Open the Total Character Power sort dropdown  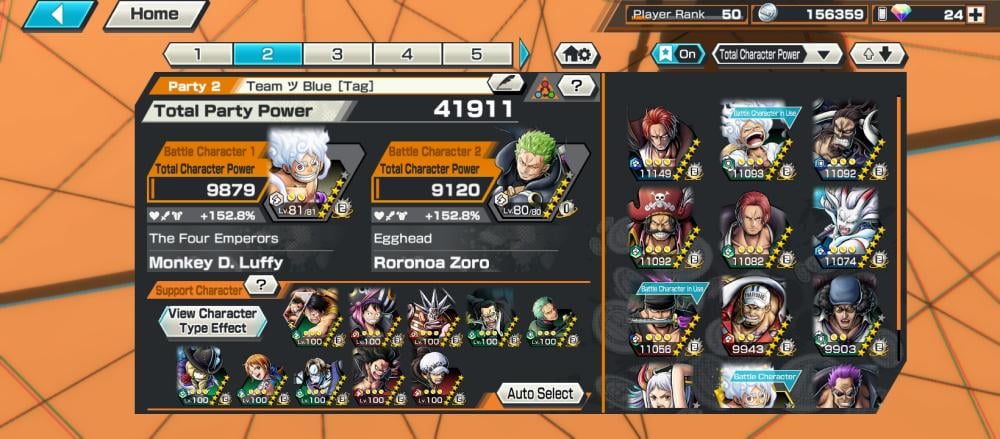tap(776, 54)
